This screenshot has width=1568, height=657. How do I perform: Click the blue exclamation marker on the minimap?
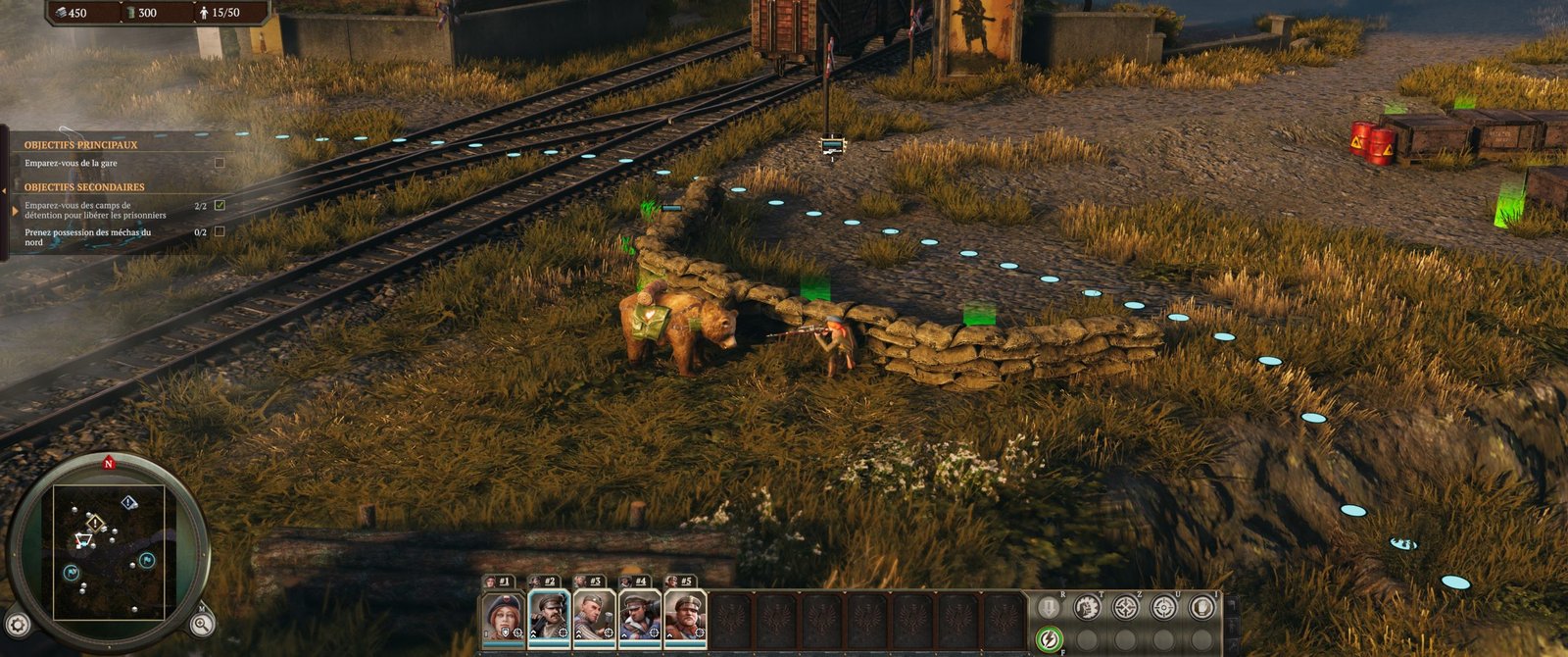pos(129,502)
